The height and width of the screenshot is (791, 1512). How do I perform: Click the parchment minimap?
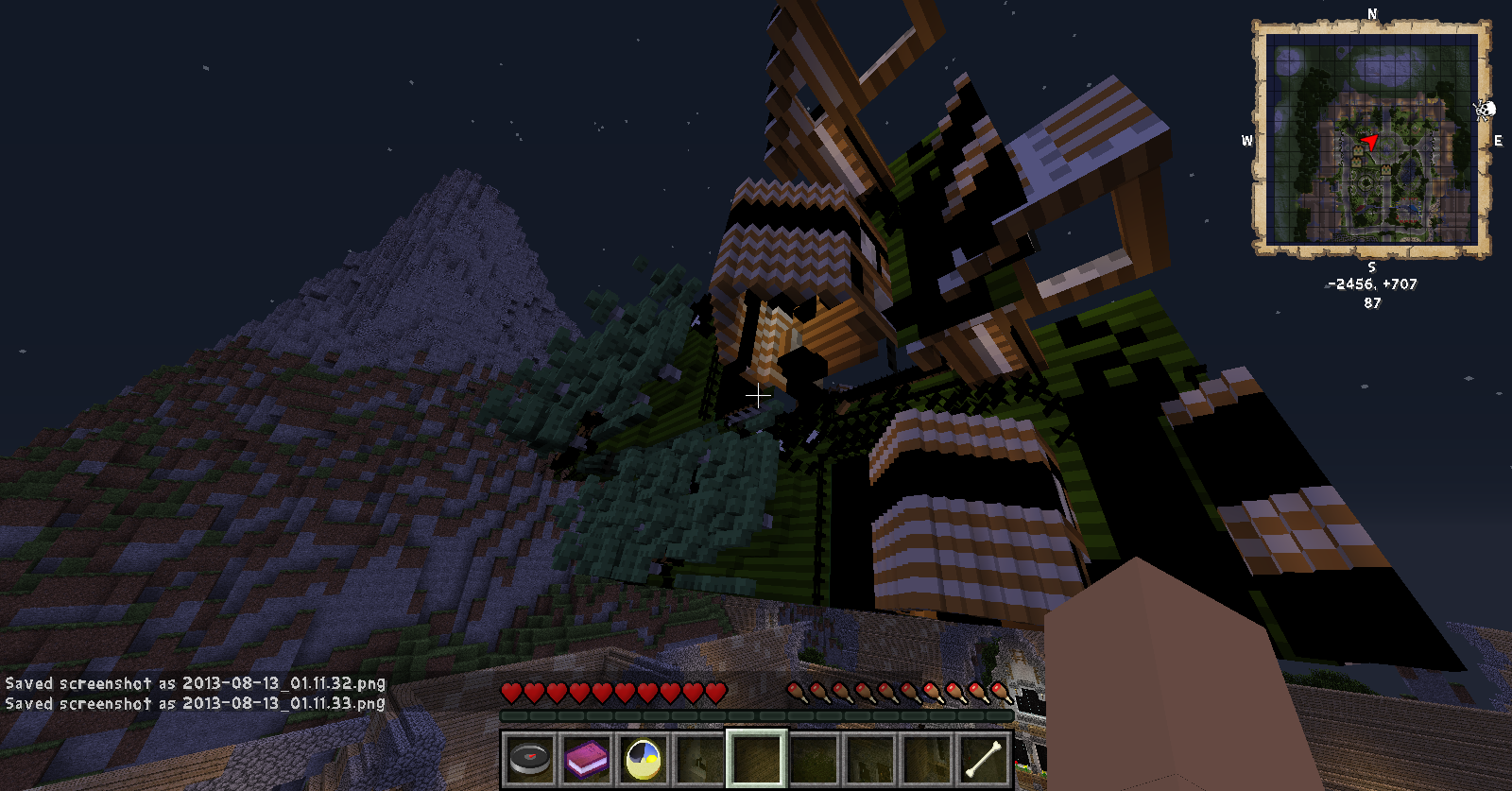[x=1371, y=138]
